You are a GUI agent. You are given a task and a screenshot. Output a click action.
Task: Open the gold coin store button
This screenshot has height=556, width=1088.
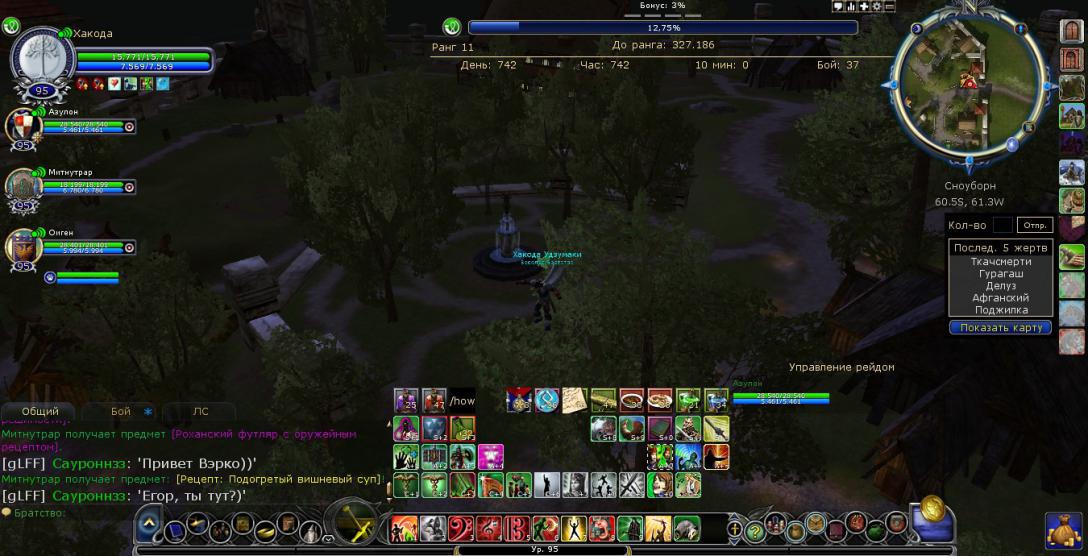tap(932, 508)
